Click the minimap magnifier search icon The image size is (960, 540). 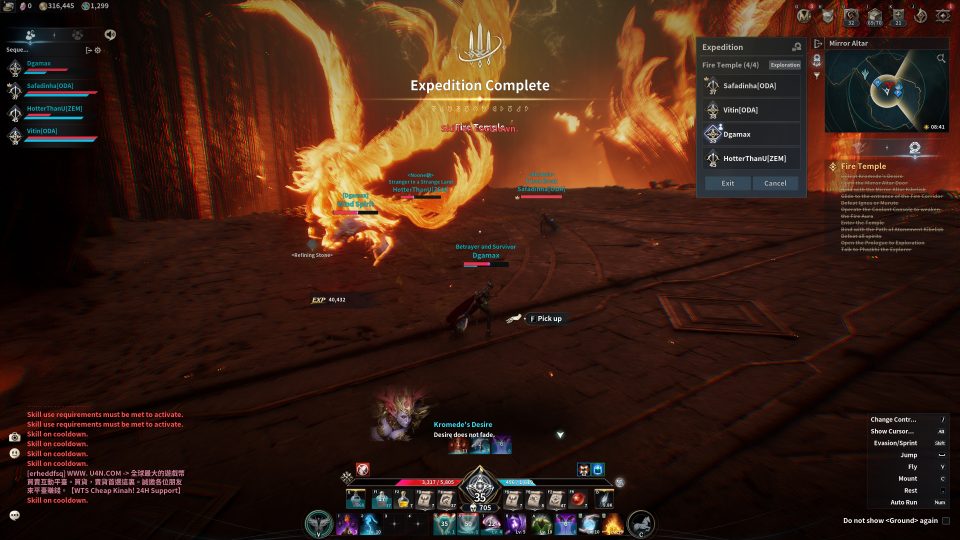(941, 59)
